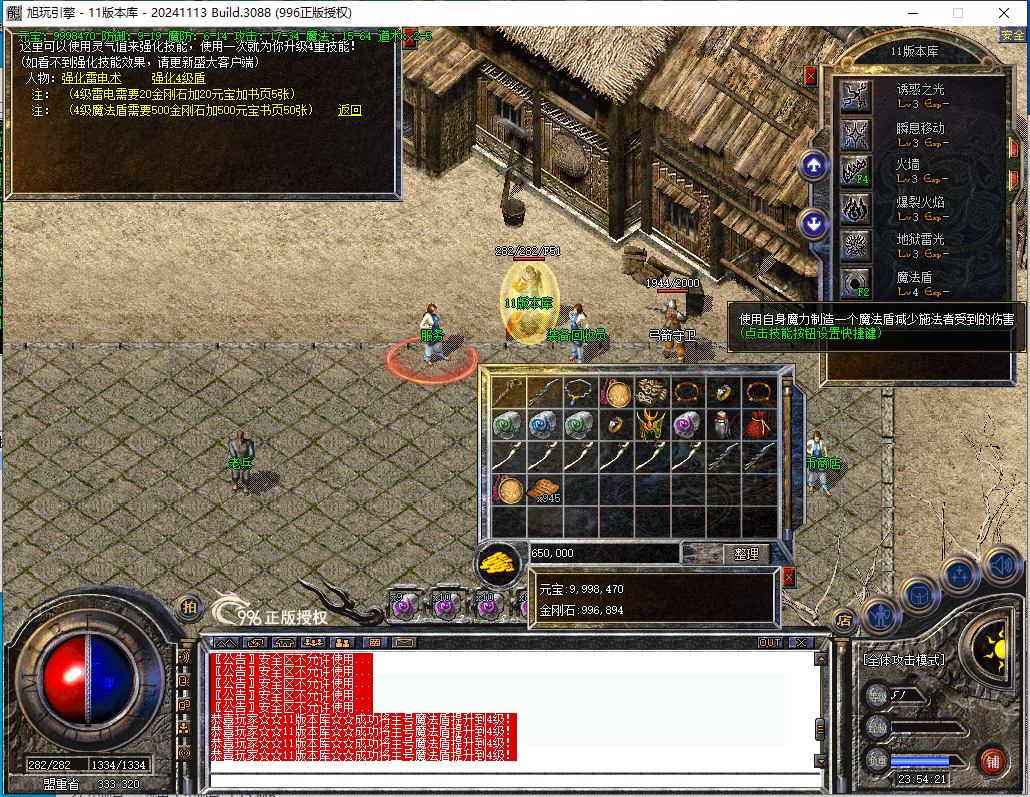The image size is (1030, 797).
Task: Select the 地狱雷光 skill icon
Action: [856, 245]
